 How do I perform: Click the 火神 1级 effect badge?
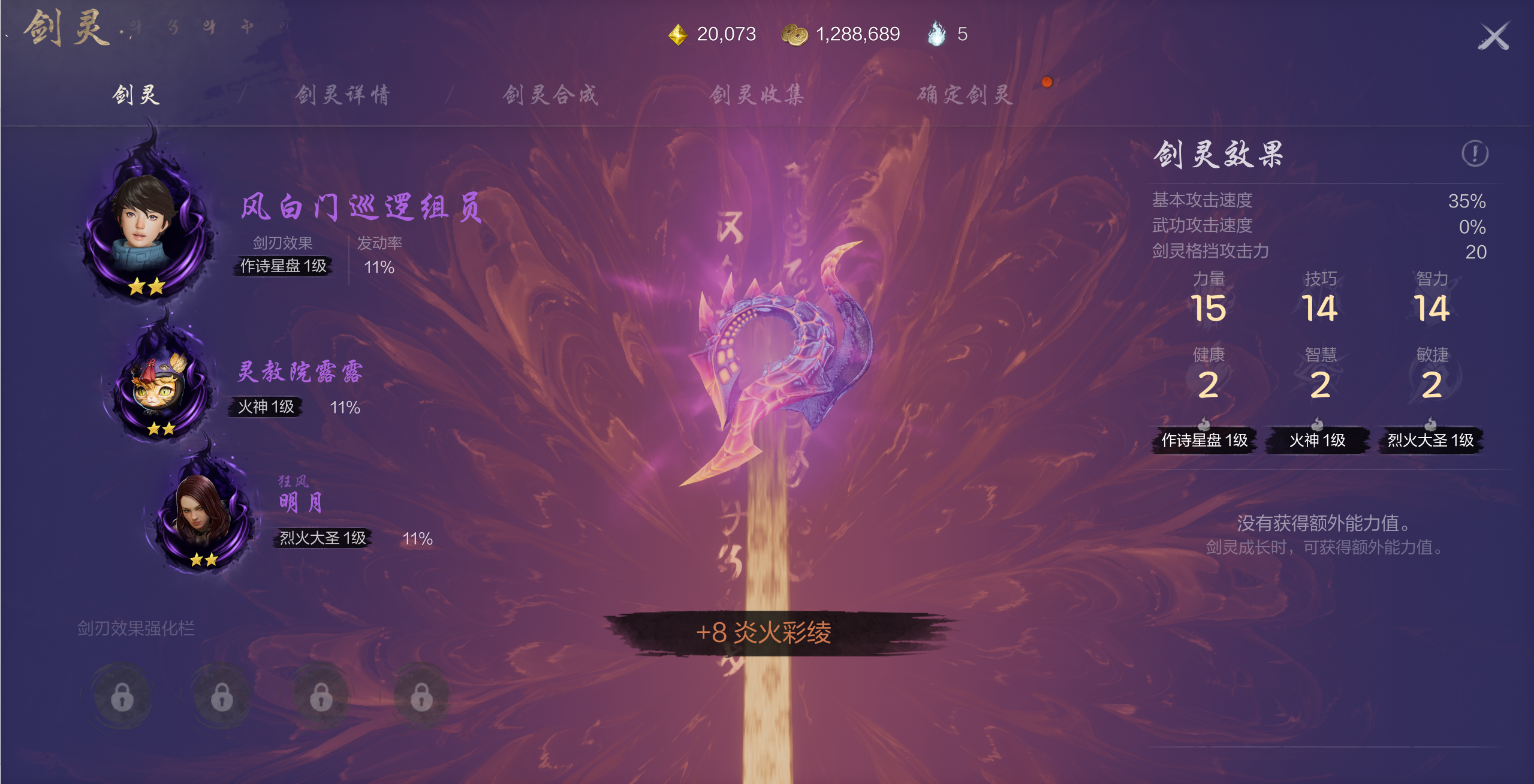(x=1317, y=441)
